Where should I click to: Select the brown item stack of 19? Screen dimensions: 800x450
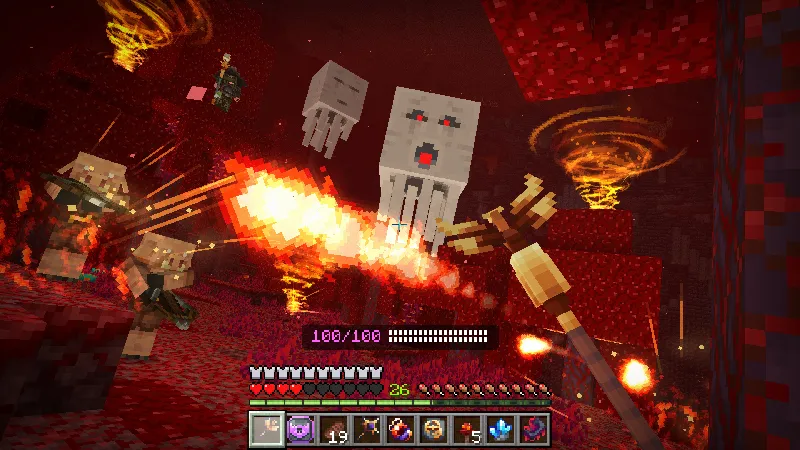[332, 430]
